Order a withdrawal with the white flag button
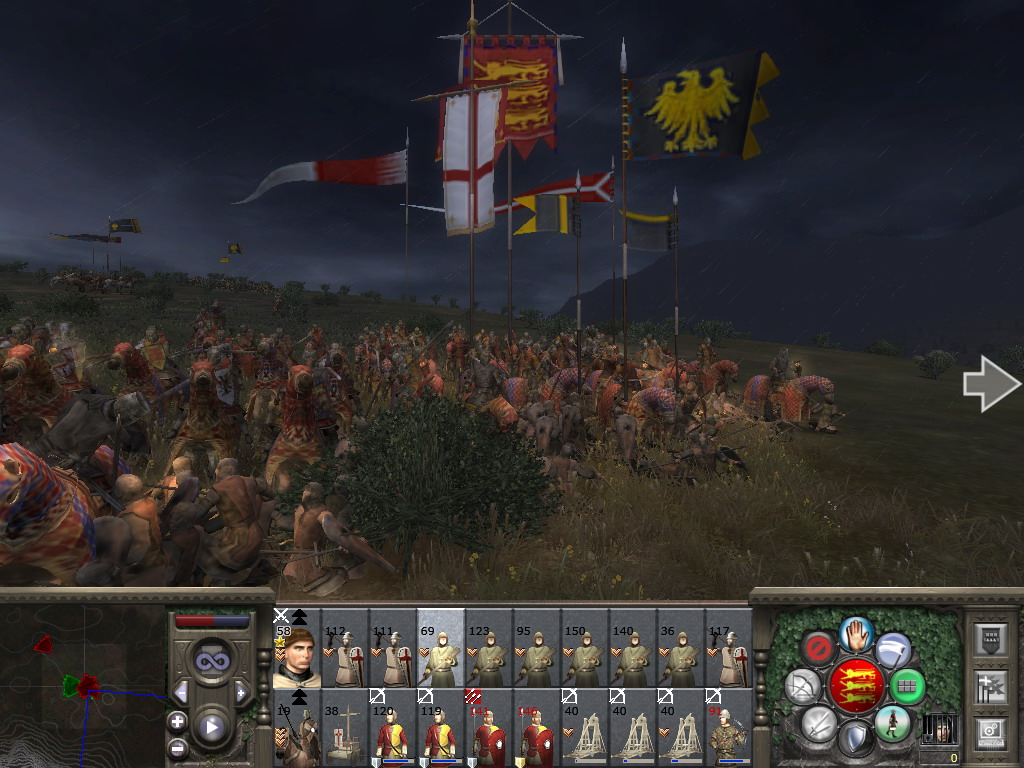 [x=893, y=649]
